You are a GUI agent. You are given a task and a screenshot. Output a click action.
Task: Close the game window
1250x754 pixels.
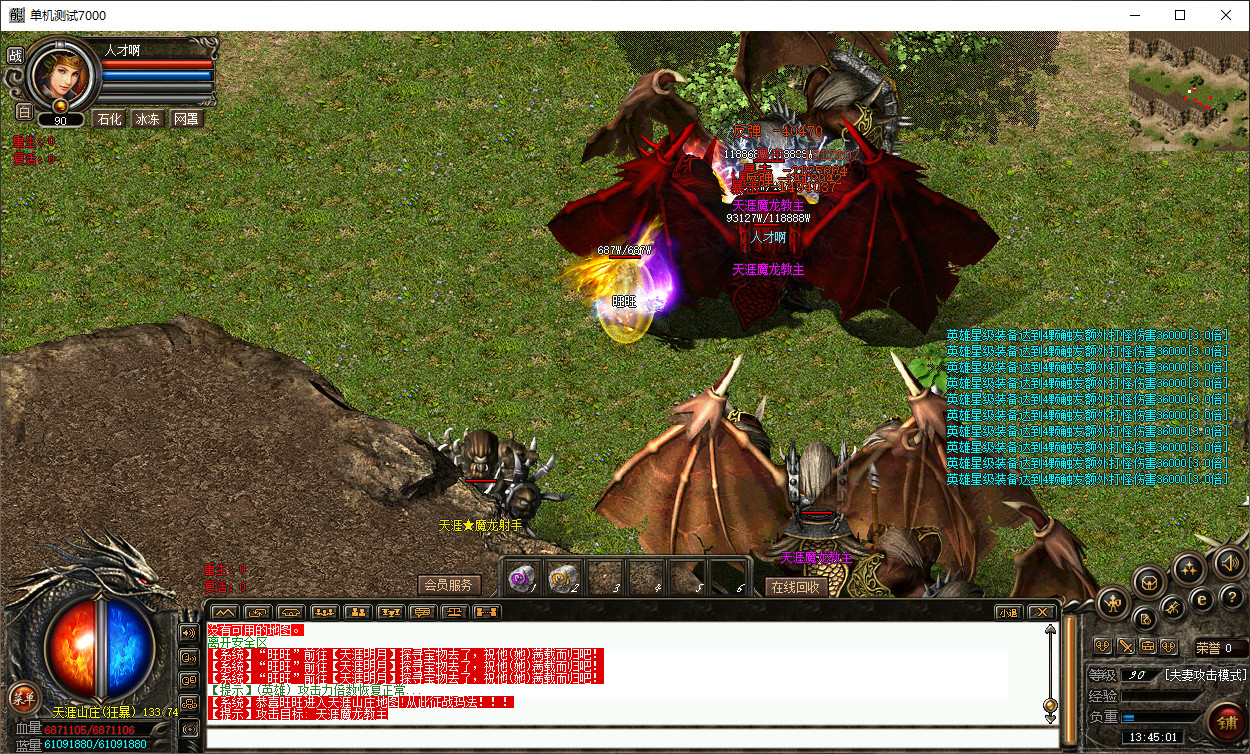click(1226, 15)
